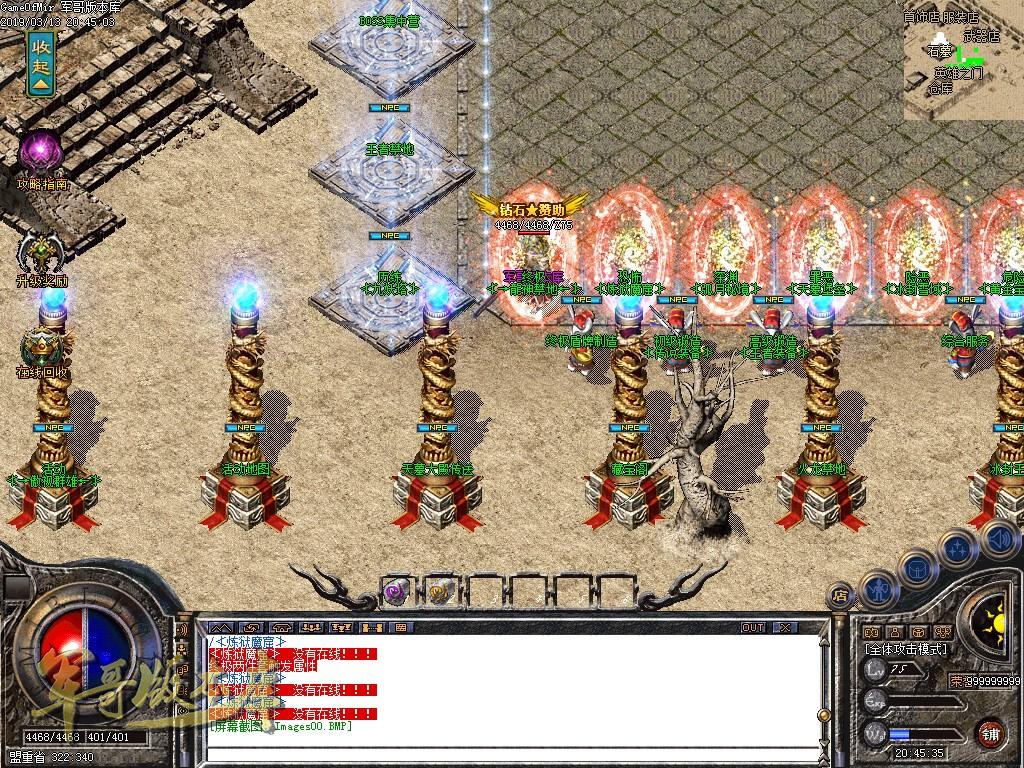Click the red 铺 stall button

click(x=991, y=733)
